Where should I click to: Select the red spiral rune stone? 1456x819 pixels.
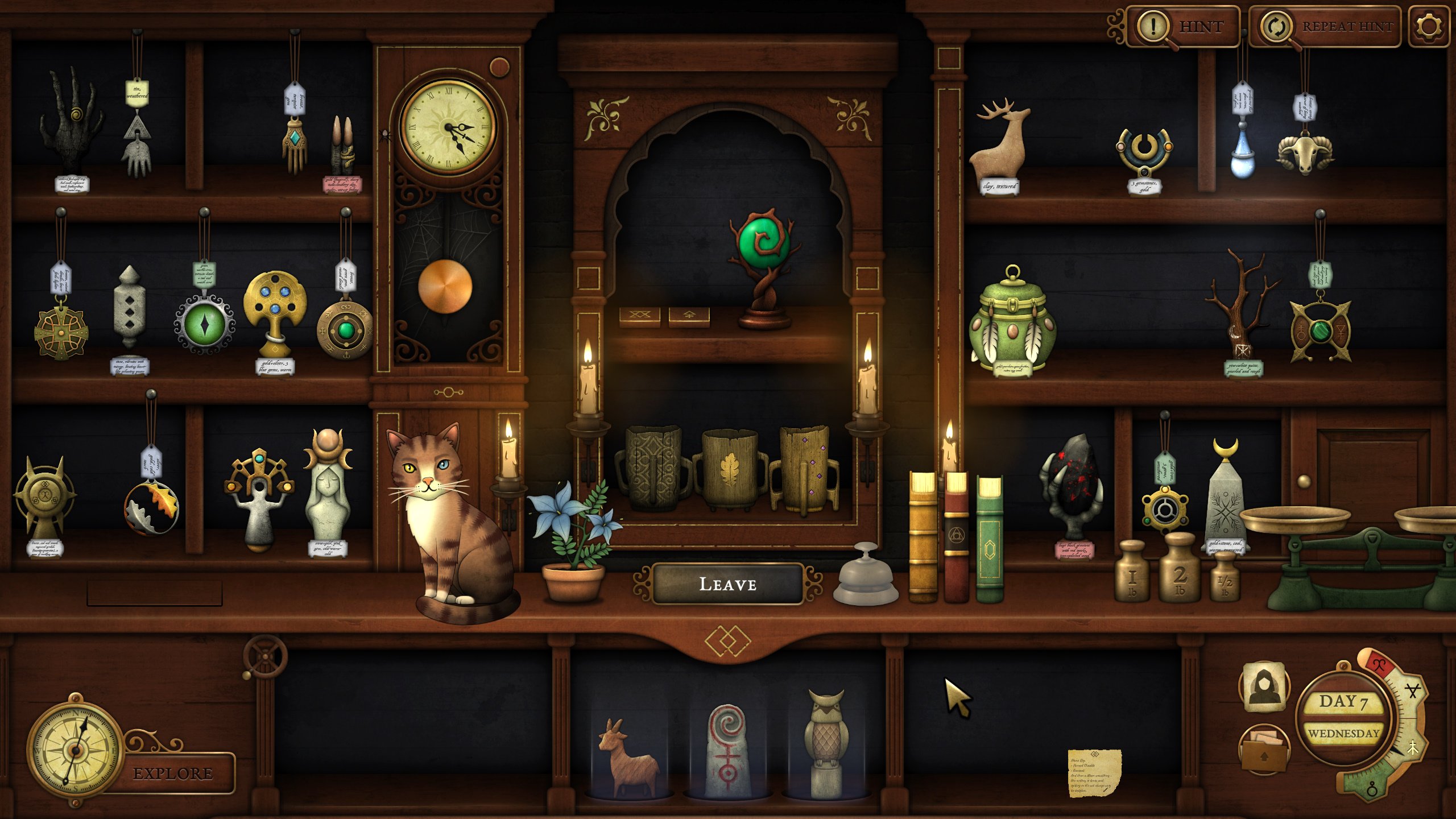point(727,750)
